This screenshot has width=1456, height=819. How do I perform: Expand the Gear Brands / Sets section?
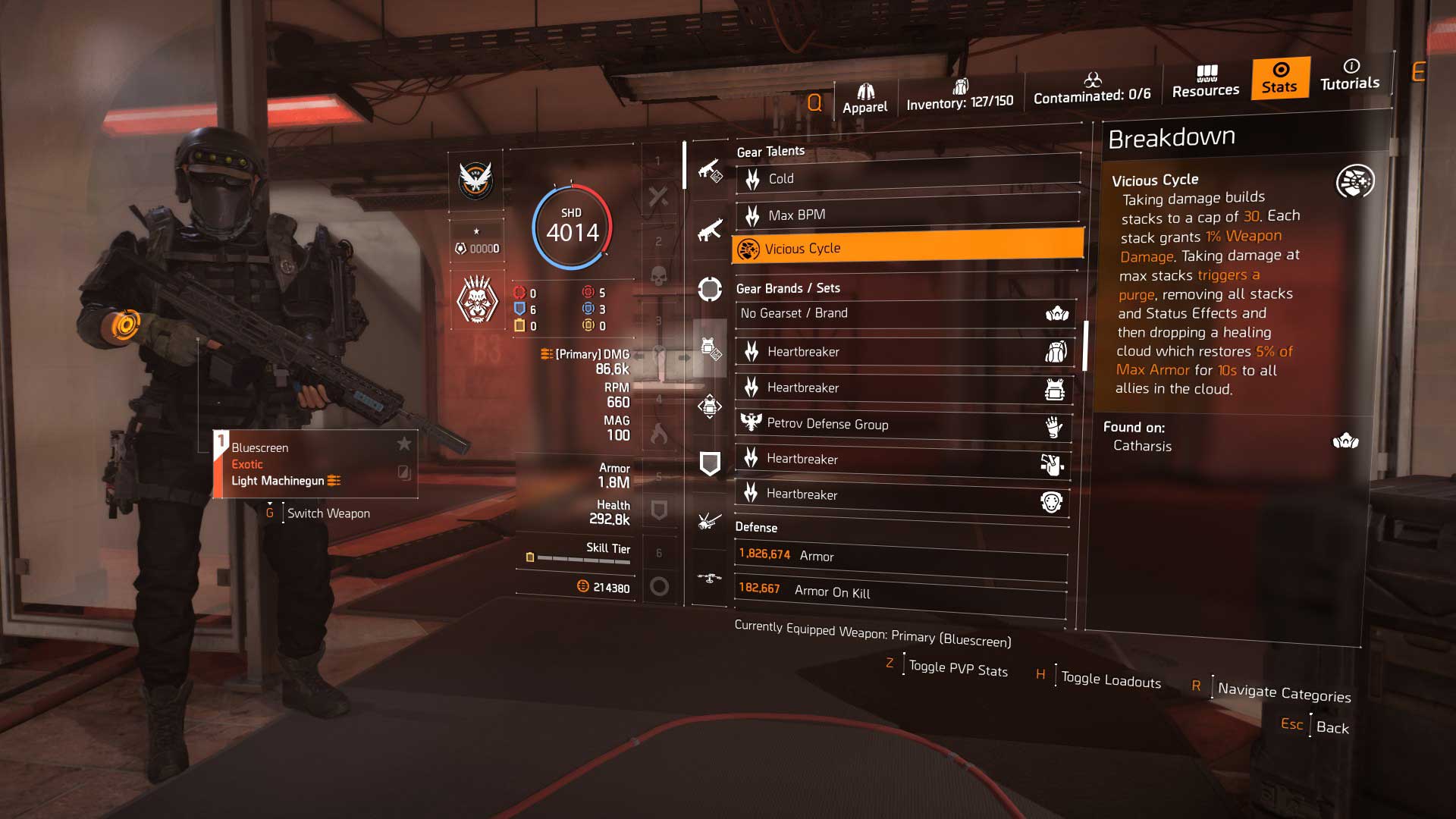pyautogui.click(x=786, y=288)
